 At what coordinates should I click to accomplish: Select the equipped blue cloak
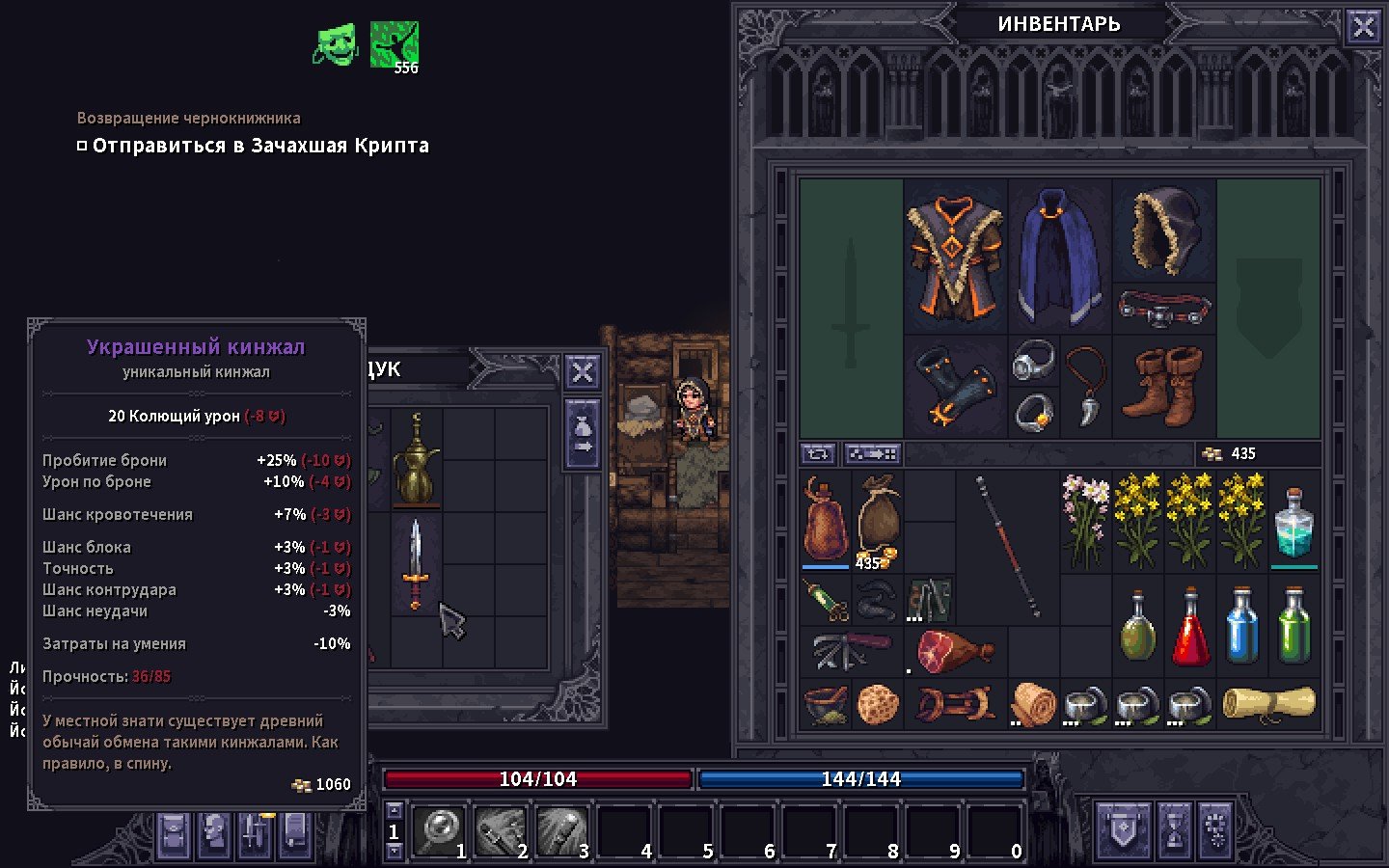(1059, 256)
